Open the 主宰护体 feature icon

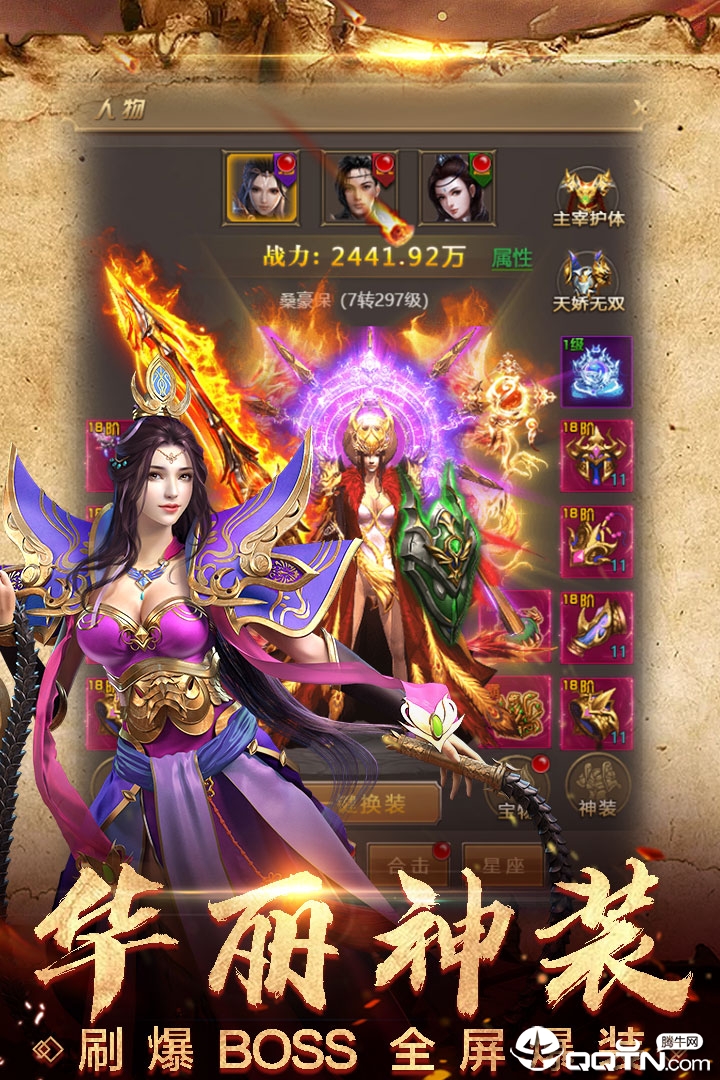[x=588, y=195]
